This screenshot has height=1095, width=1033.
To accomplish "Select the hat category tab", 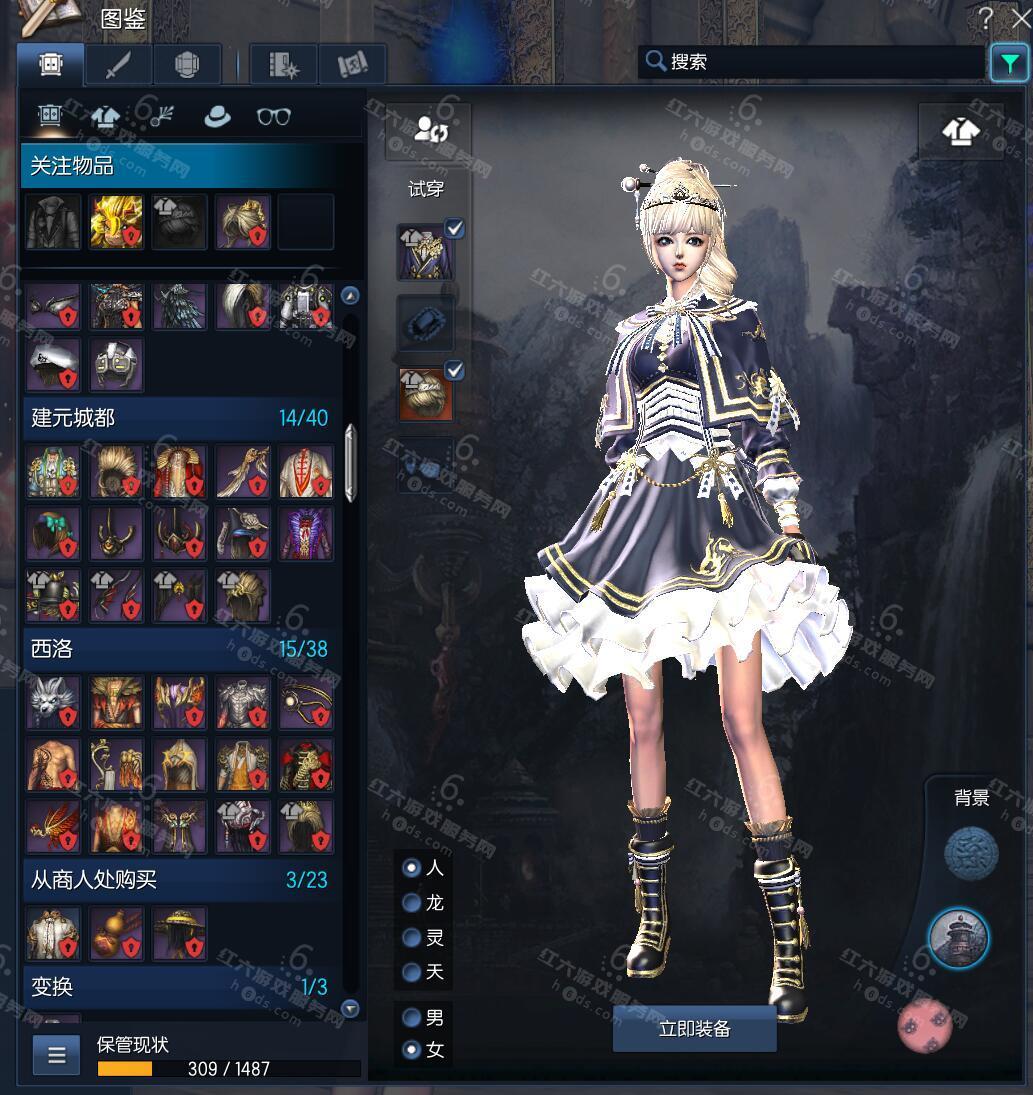I will coord(216,117).
